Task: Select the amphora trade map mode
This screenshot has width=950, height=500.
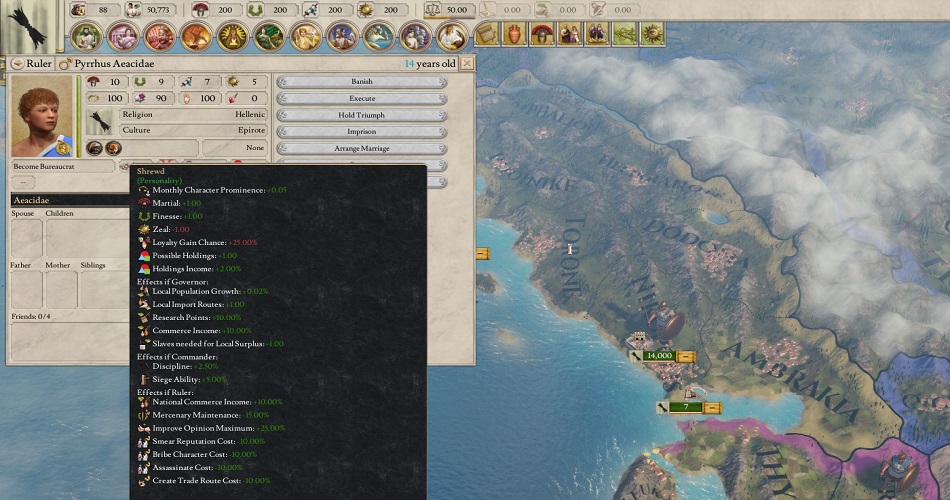Action: (514, 35)
